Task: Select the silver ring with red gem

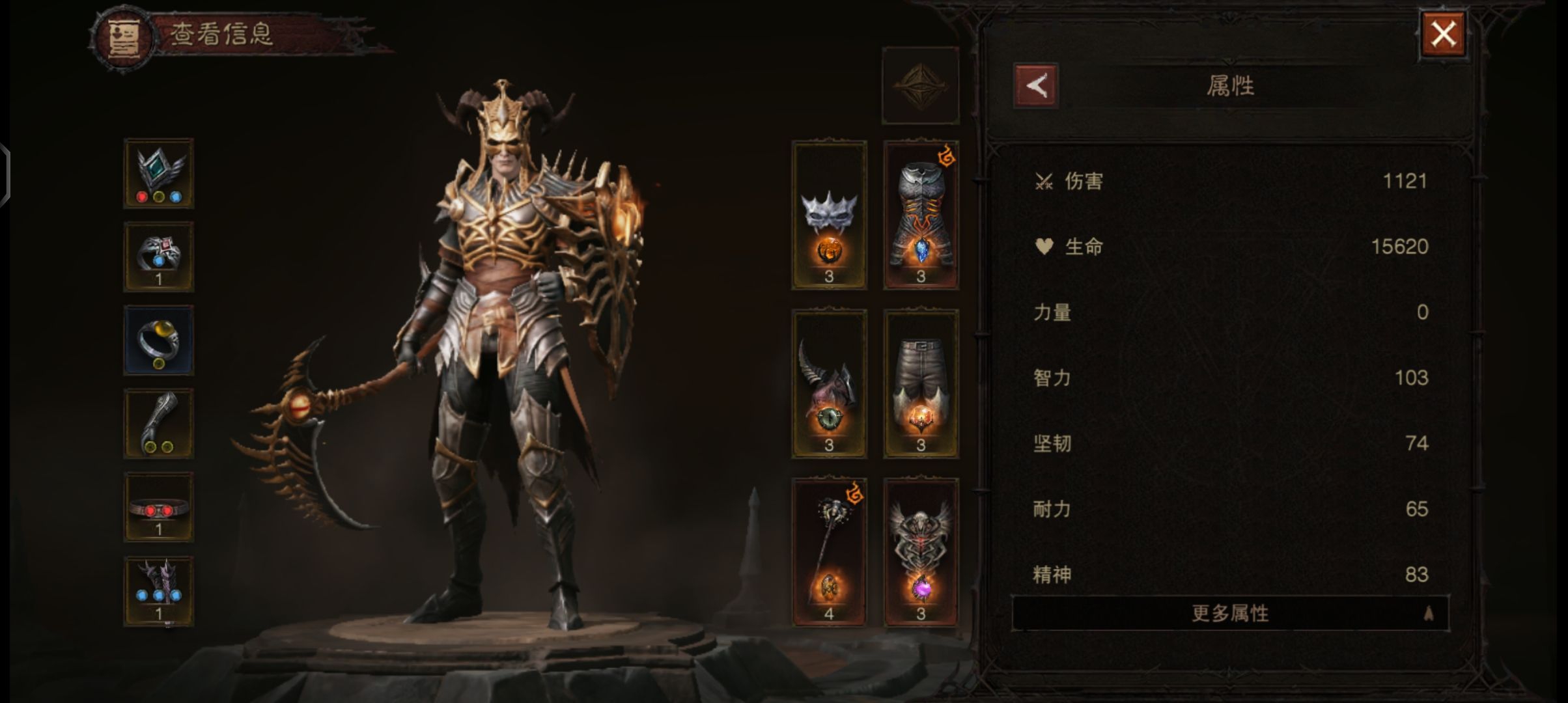Action: tap(159, 257)
